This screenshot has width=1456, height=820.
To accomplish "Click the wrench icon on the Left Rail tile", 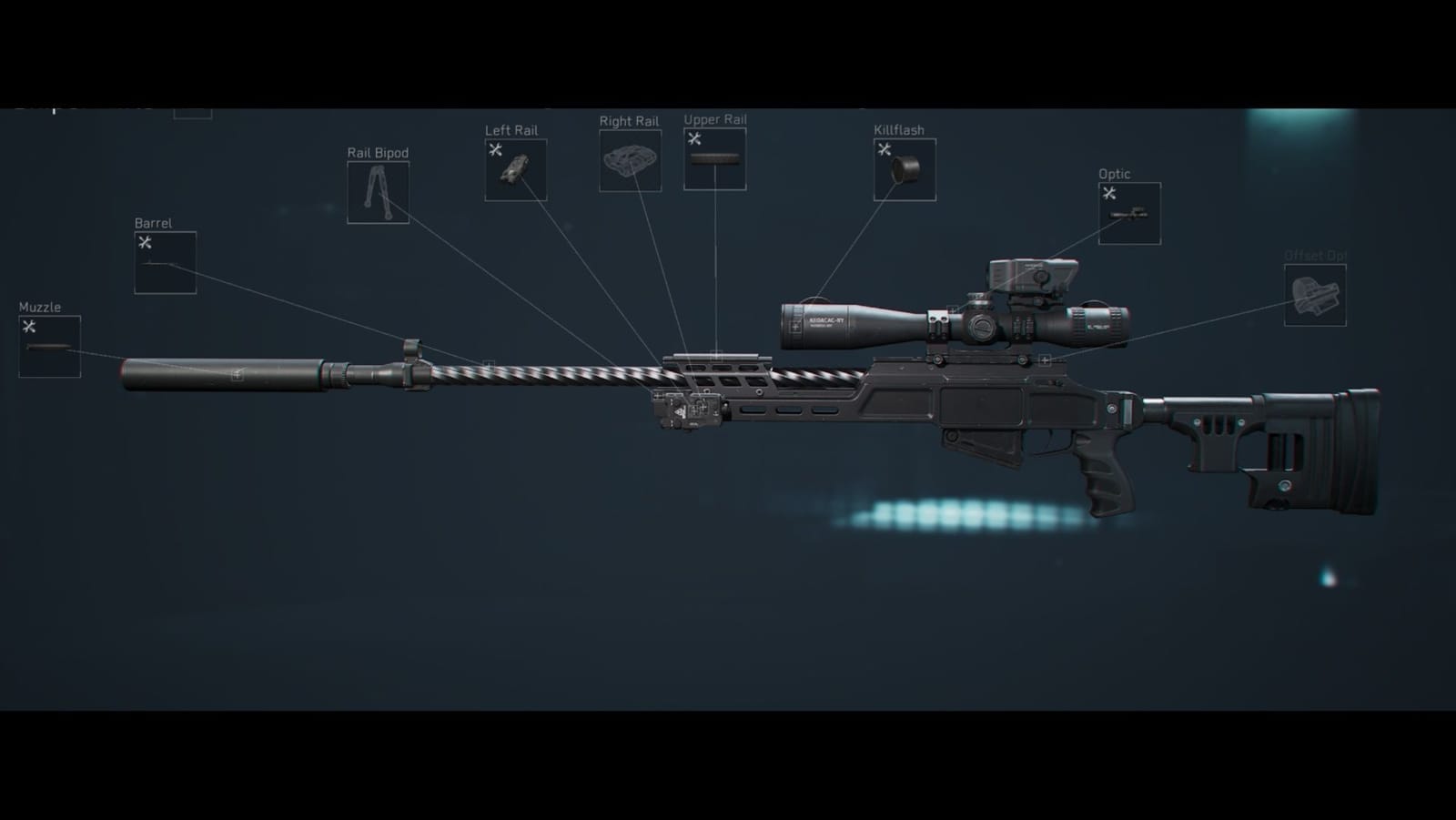I will [496, 149].
